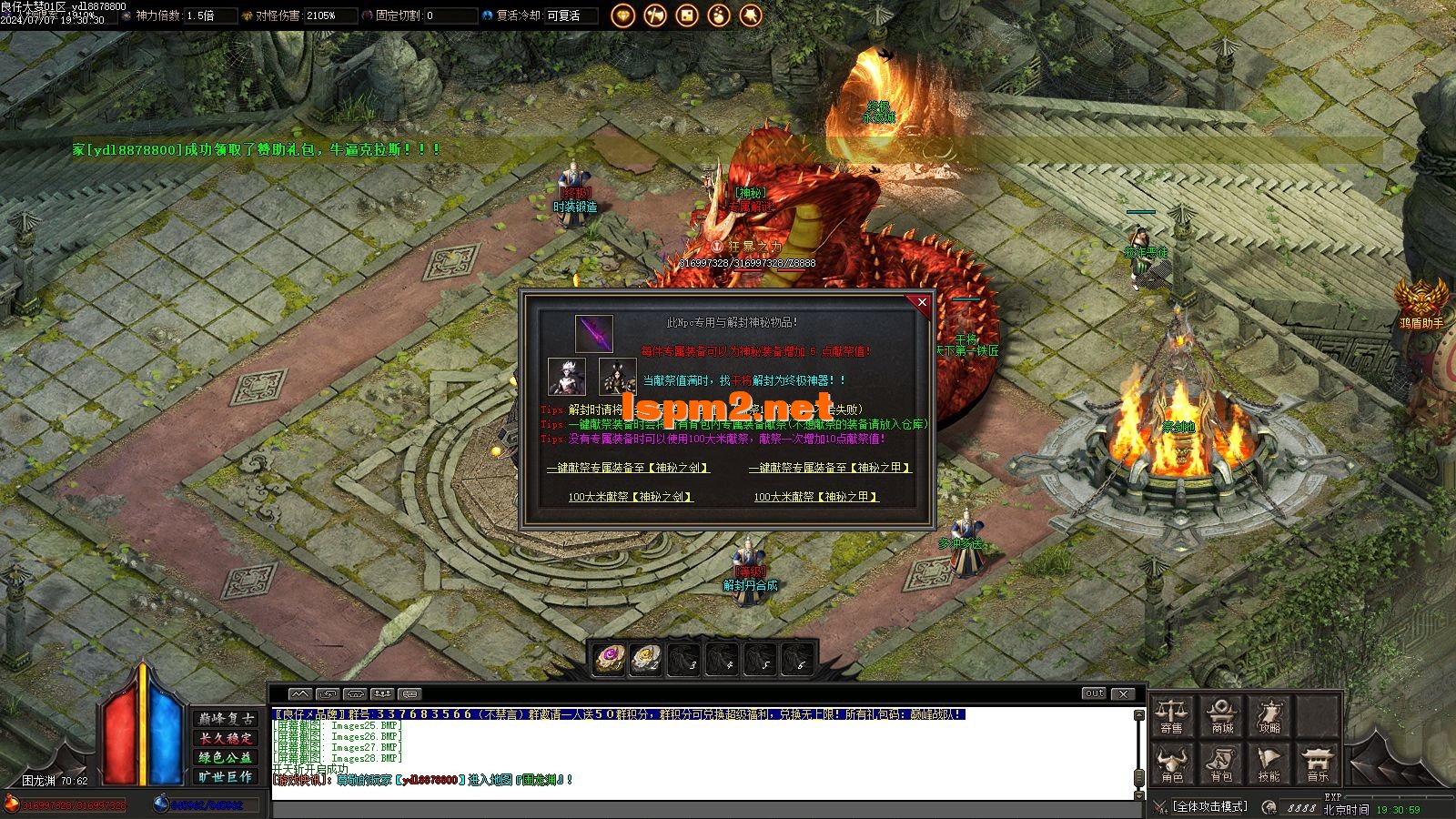Open the 商城 shop
This screenshot has height=819, width=1456.
tap(1221, 716)
